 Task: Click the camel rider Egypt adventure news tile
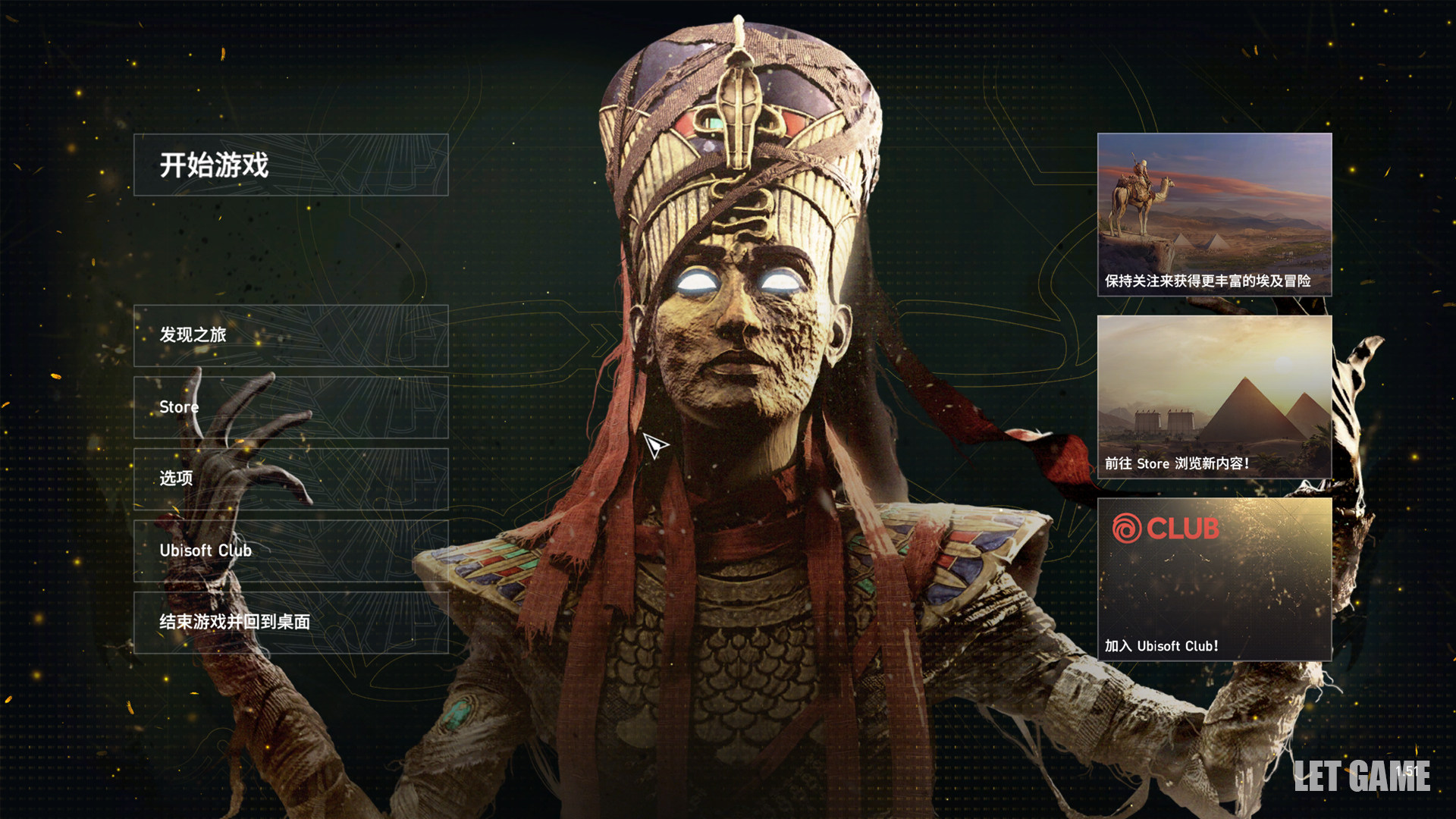coord(1214,215)
